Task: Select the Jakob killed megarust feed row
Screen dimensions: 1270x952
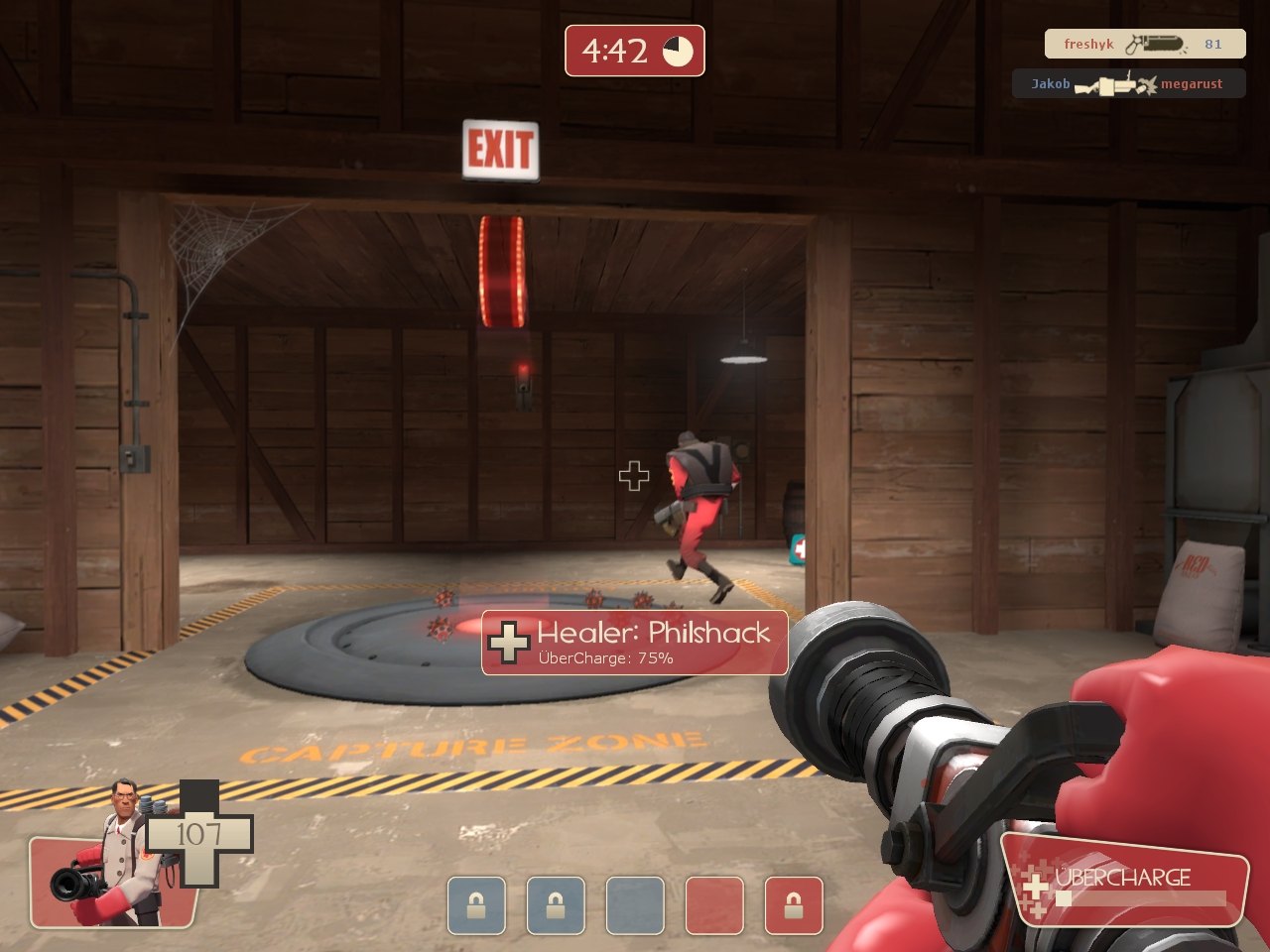Action: coord(1128,84)
